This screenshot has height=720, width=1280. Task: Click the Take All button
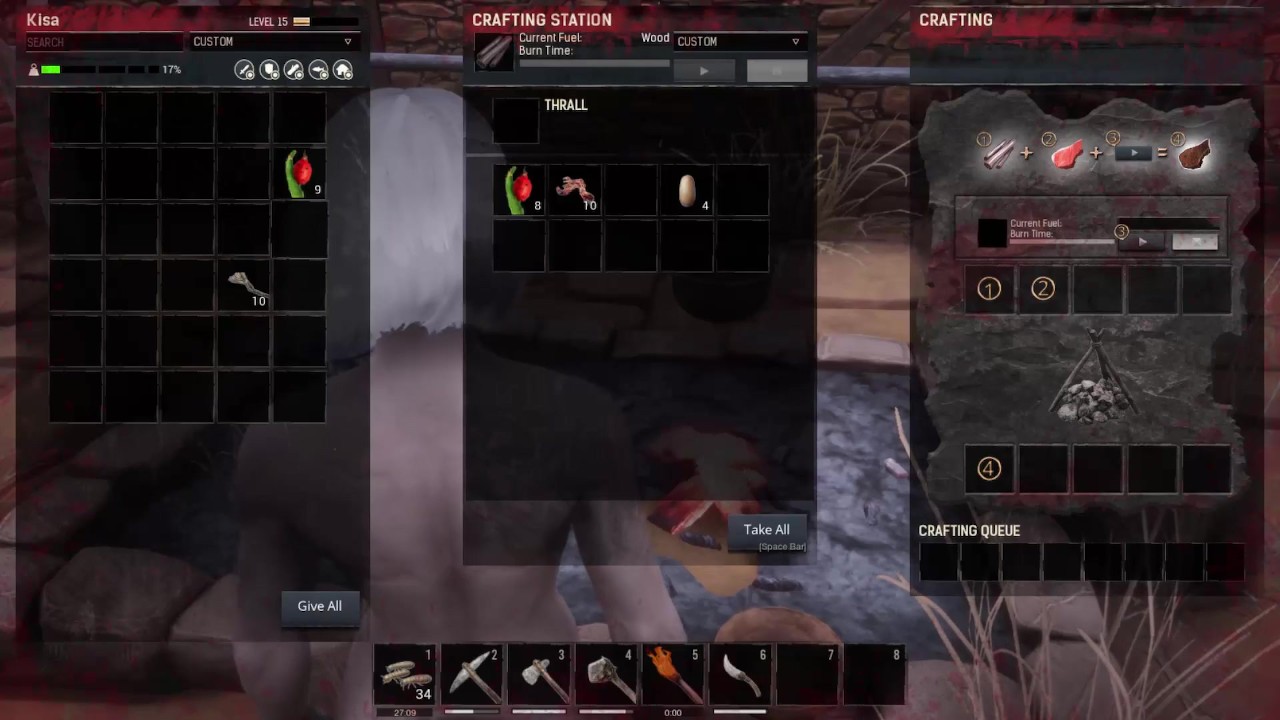click(766, 530)
